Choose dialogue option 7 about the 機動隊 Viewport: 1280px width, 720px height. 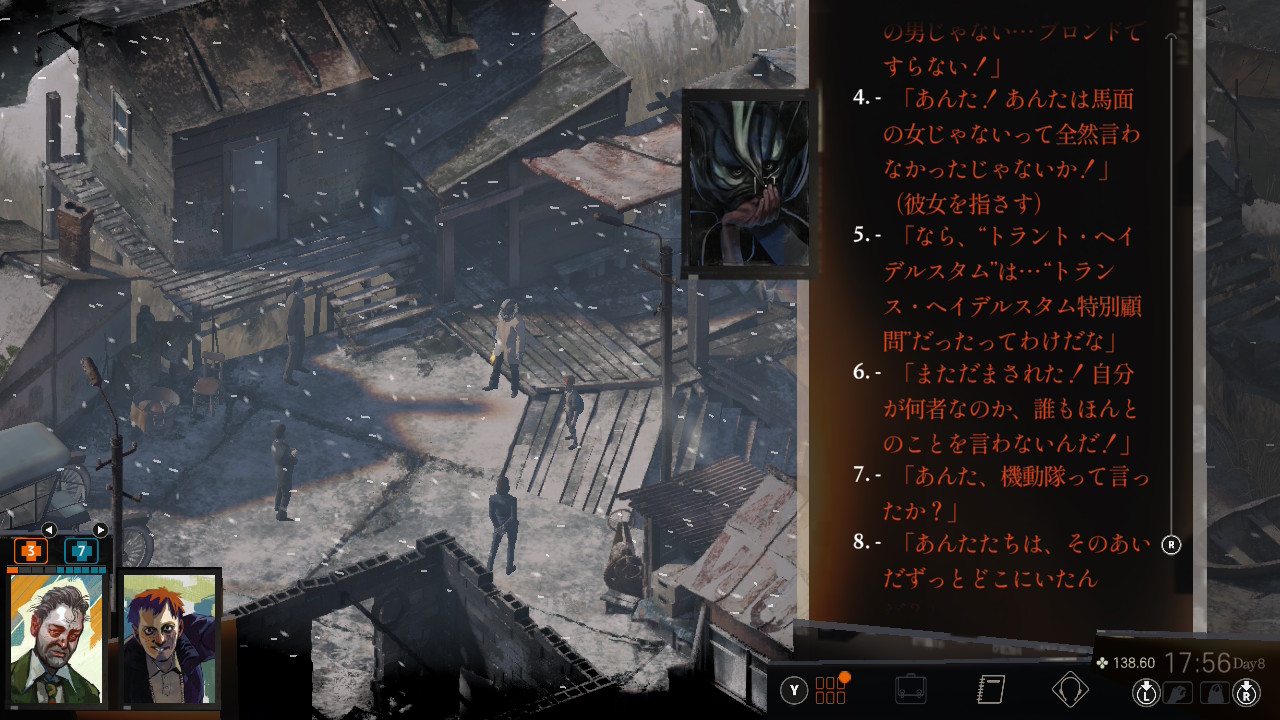1010,493
